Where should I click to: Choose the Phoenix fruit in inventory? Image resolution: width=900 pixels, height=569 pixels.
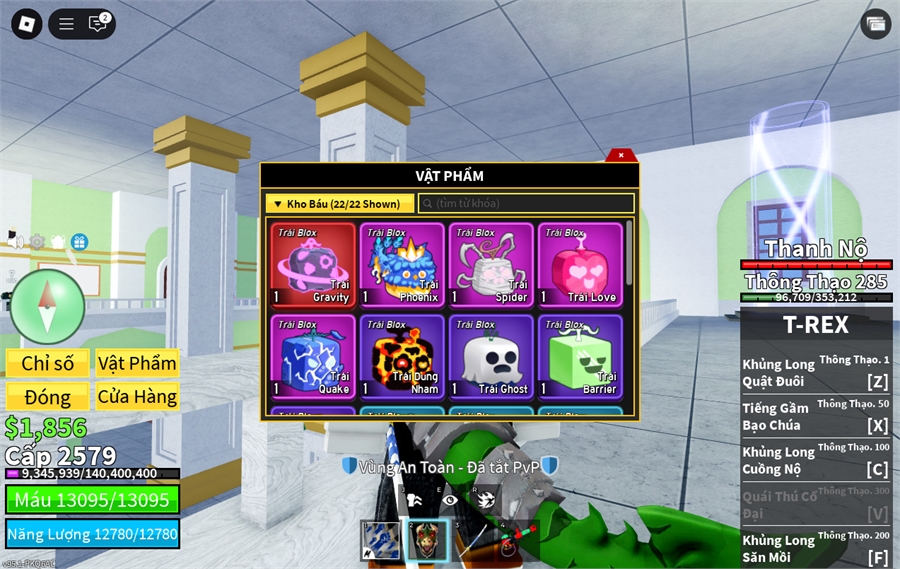[402, 265]
